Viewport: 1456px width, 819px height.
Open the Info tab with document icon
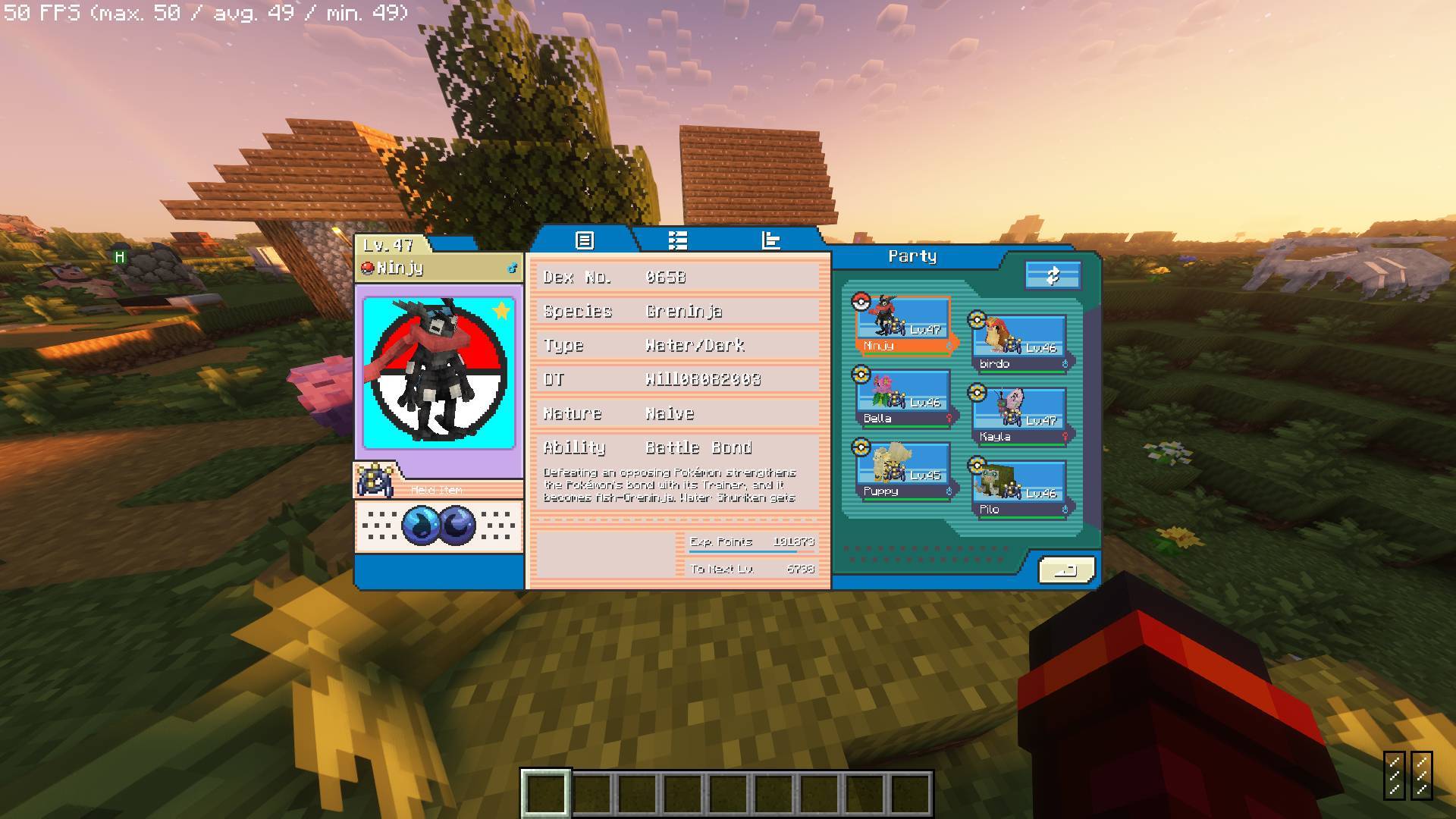point(583,240)
